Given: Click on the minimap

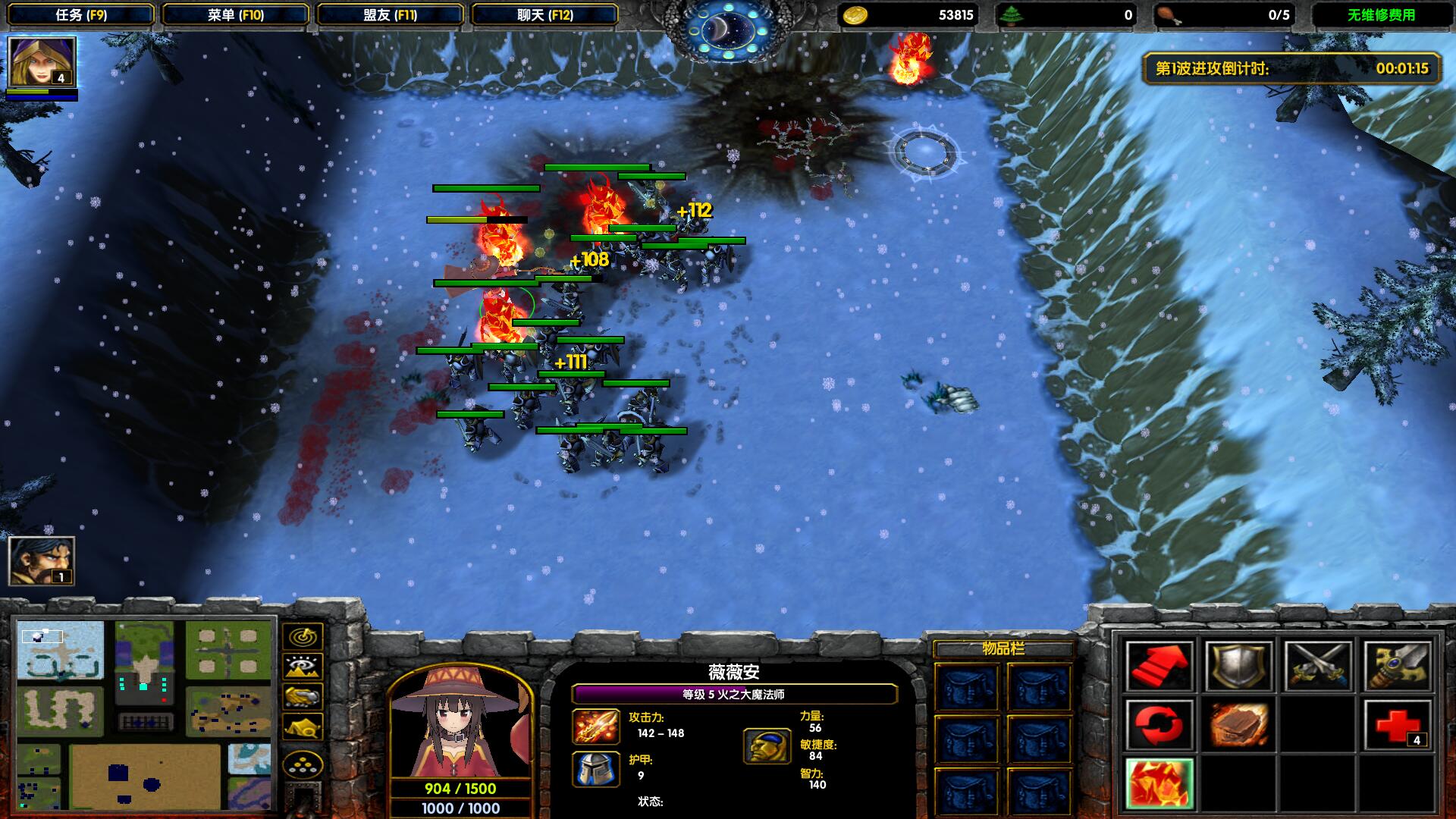Looking at the screenshot, I should point(144,714).
